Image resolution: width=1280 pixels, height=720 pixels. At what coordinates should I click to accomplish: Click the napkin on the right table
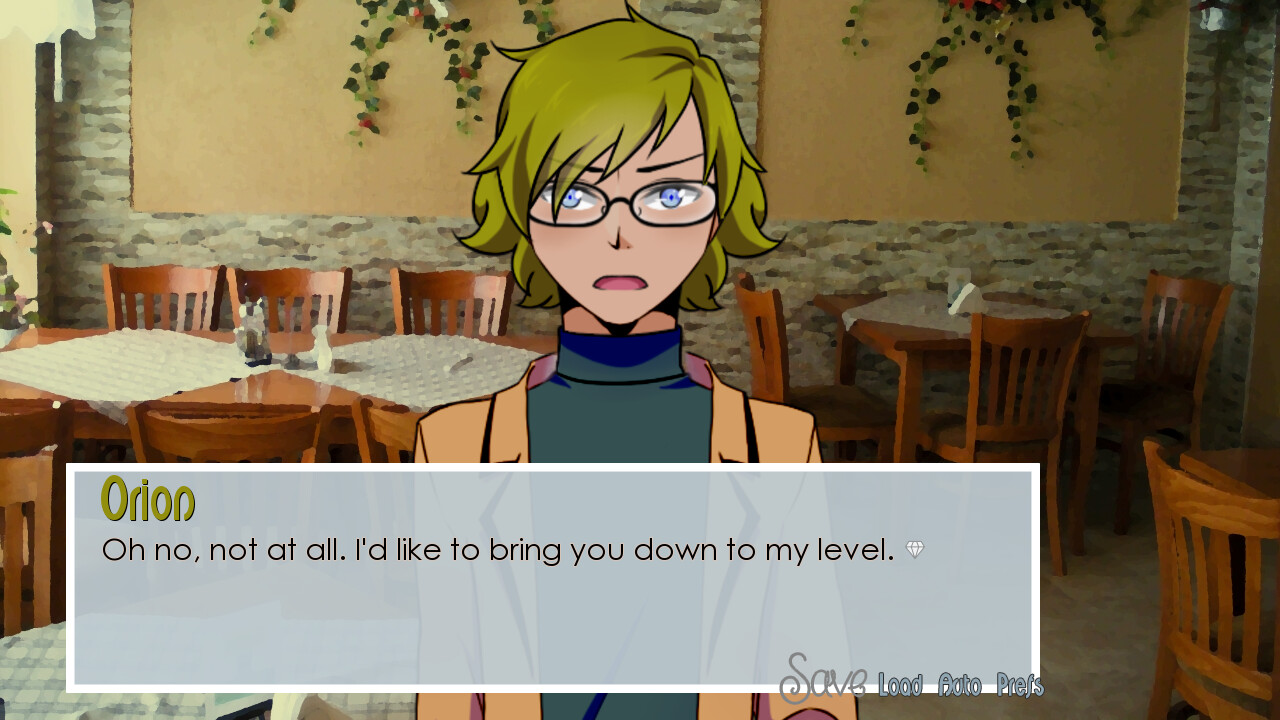(x=962, y=293)
